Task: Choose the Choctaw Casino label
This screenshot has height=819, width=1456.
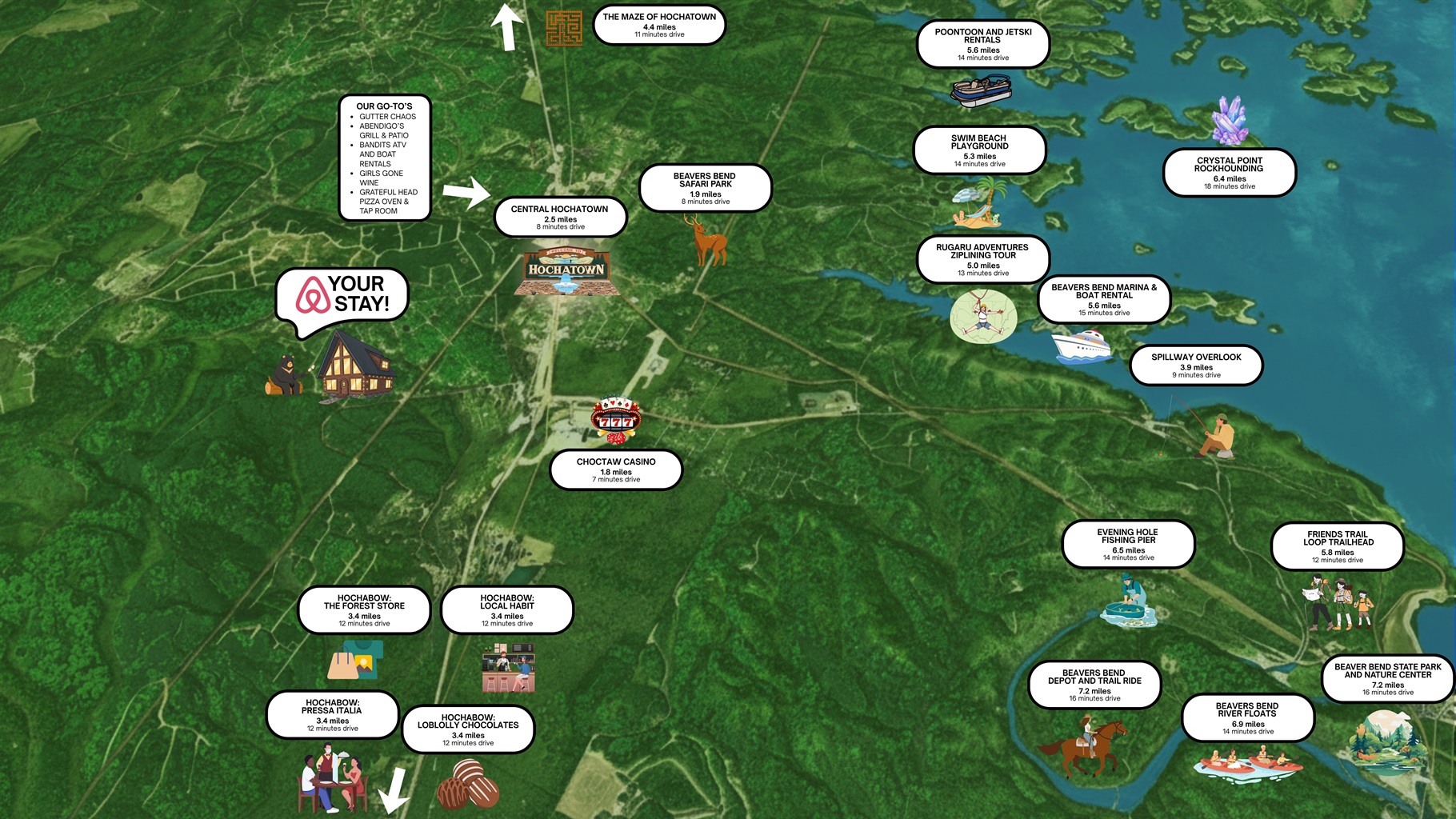Action: pyautogui.click(x=616, y=469)
